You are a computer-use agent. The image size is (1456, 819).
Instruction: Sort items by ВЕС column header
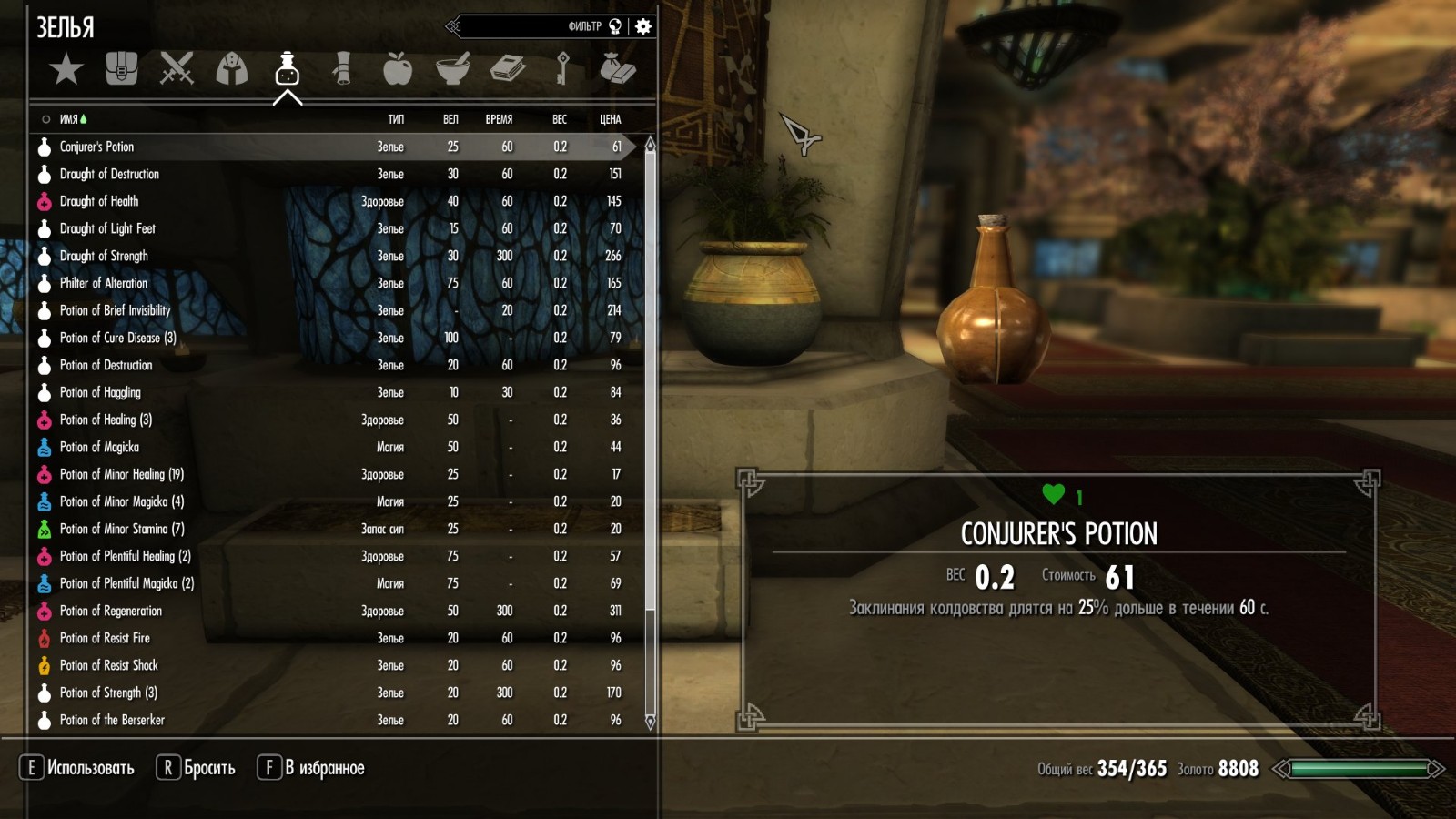pyautogui.click(x=559, y=119)
